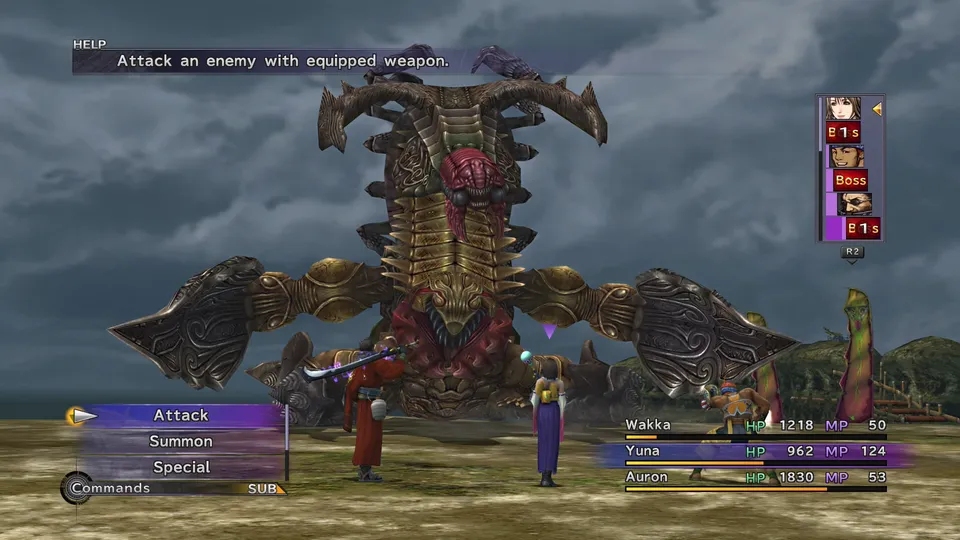Image resolution: width=960 pixels, height=540 pixels.
Task: Click Yuna's portrait in the turn order
Action: pos(843,108)
